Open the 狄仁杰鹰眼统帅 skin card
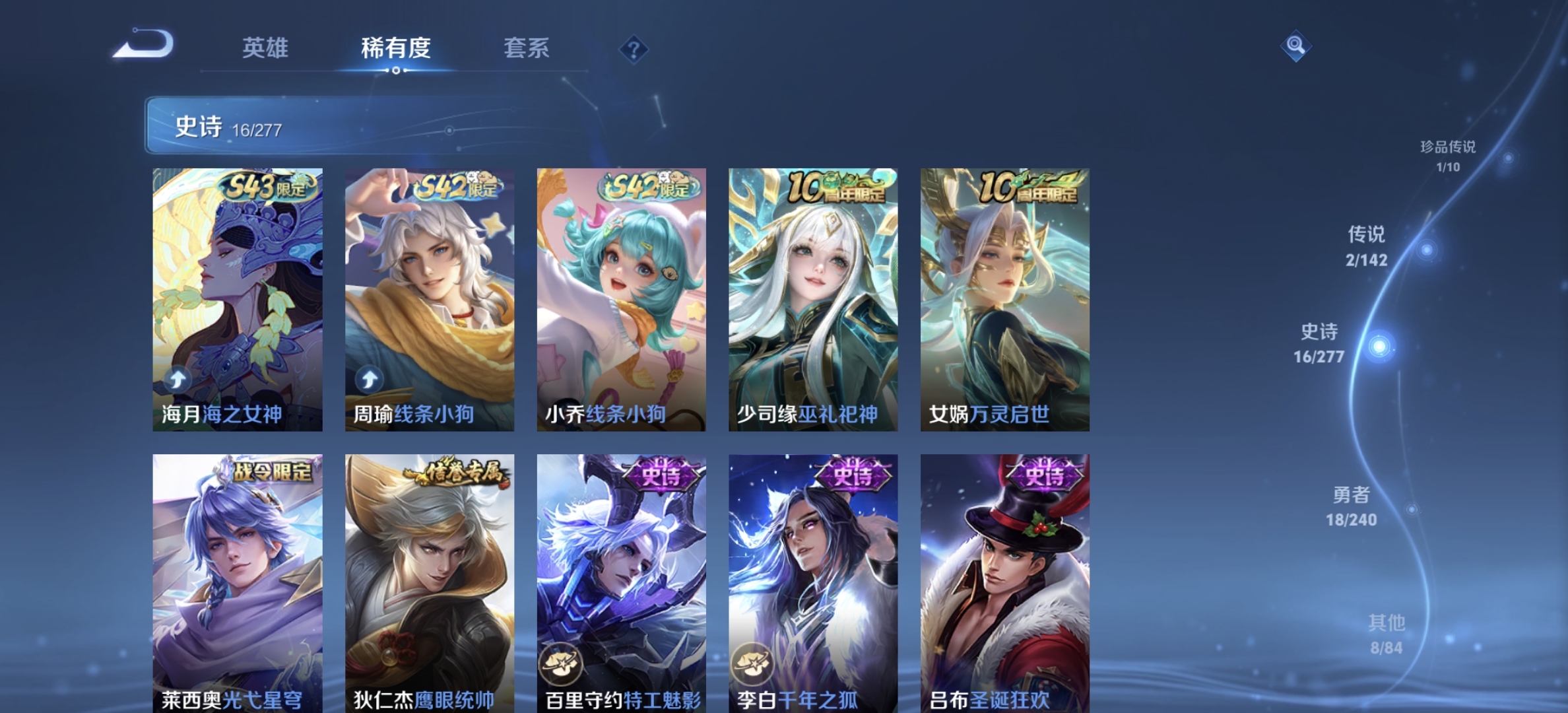1568x713 pixels. (429, 581)
